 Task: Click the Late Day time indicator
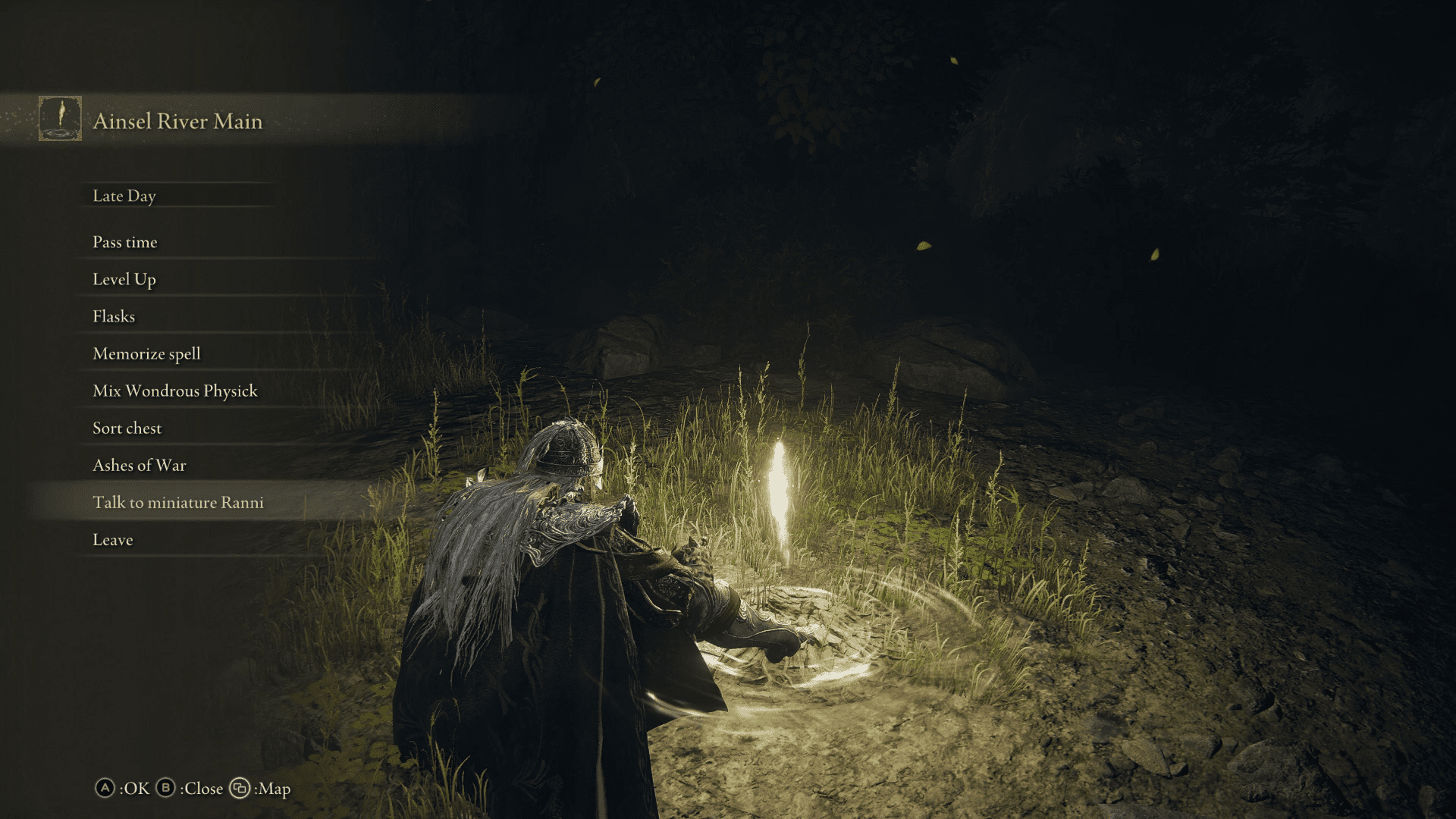(x=124, y=196)
